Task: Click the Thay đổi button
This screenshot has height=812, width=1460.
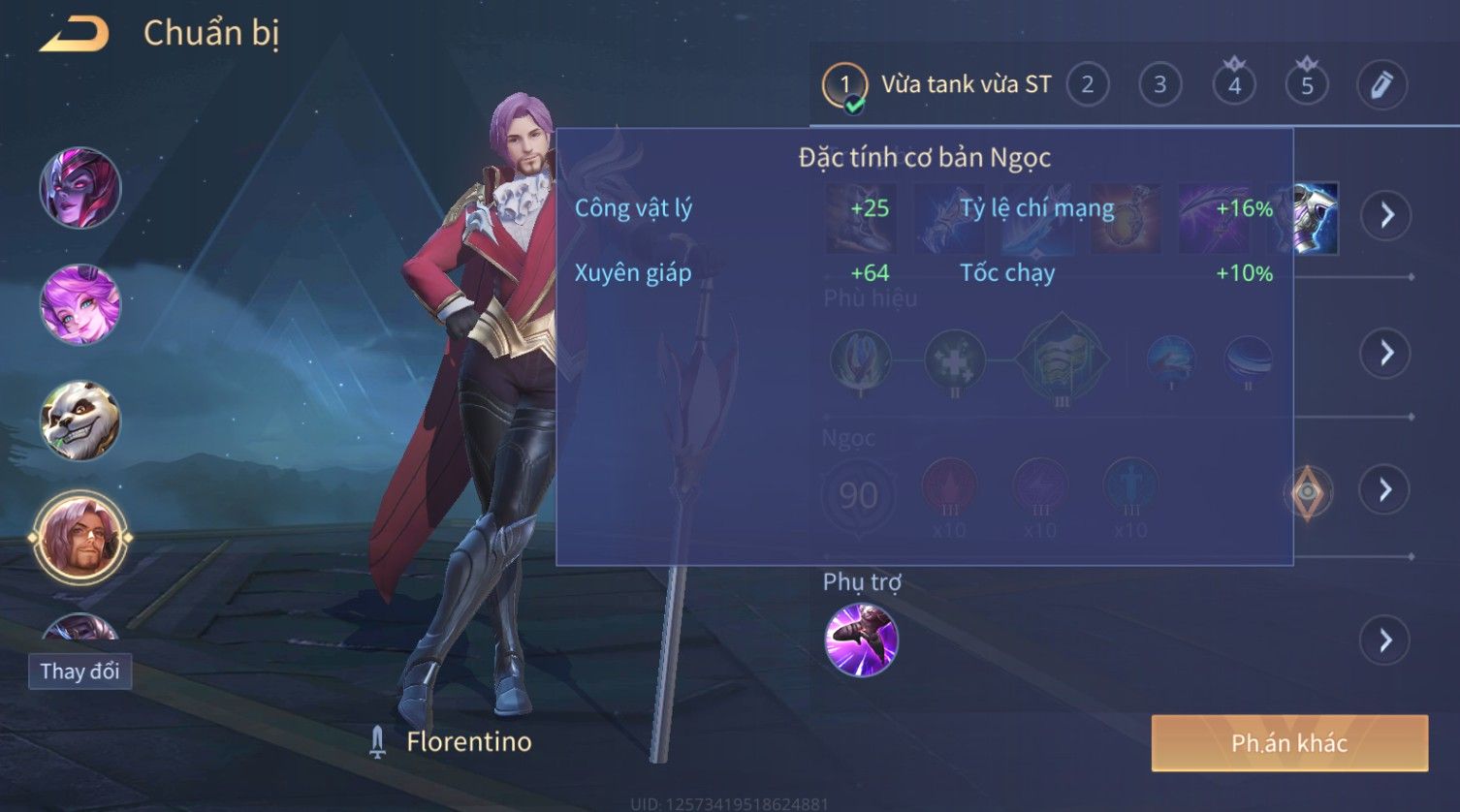Action: click(79, 671)
